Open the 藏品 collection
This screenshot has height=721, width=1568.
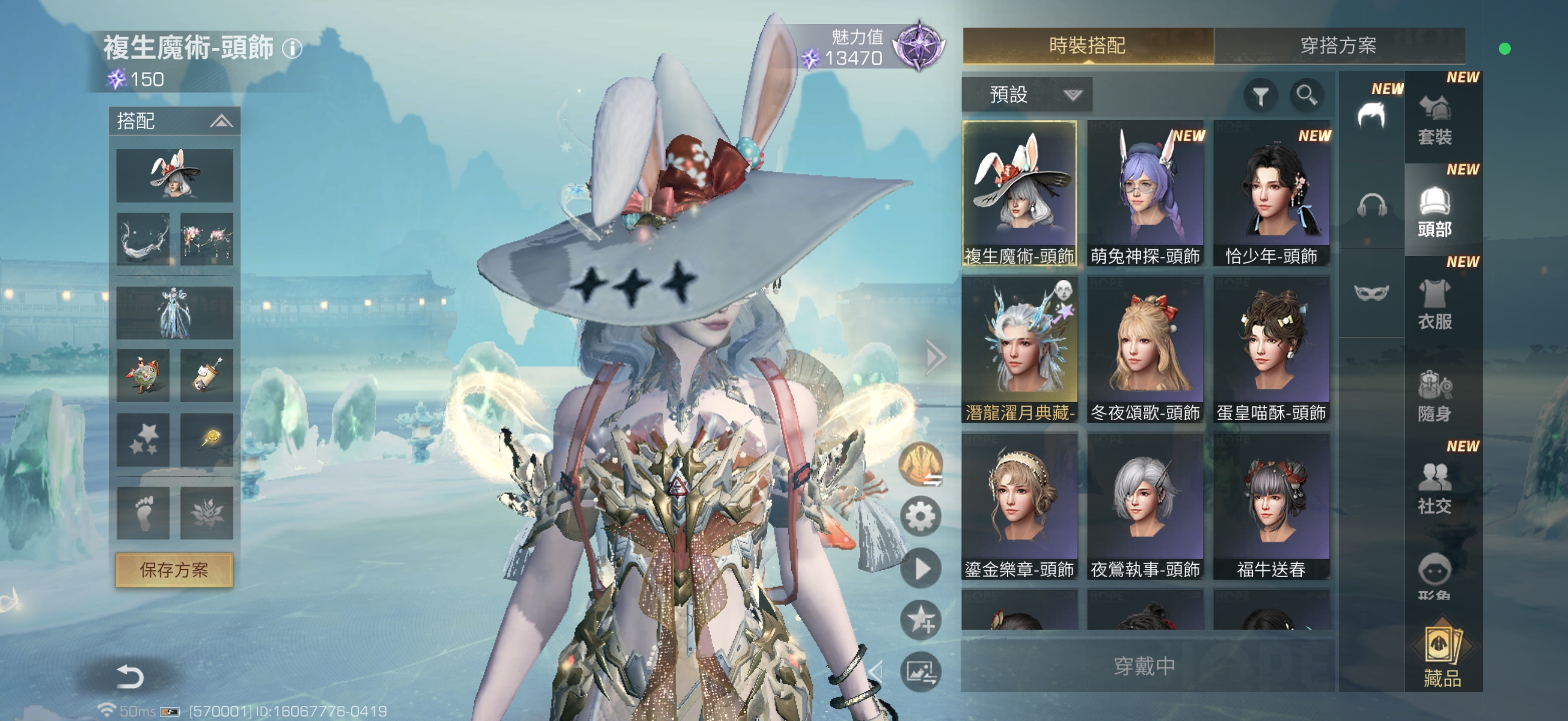tap(1441, 658)
